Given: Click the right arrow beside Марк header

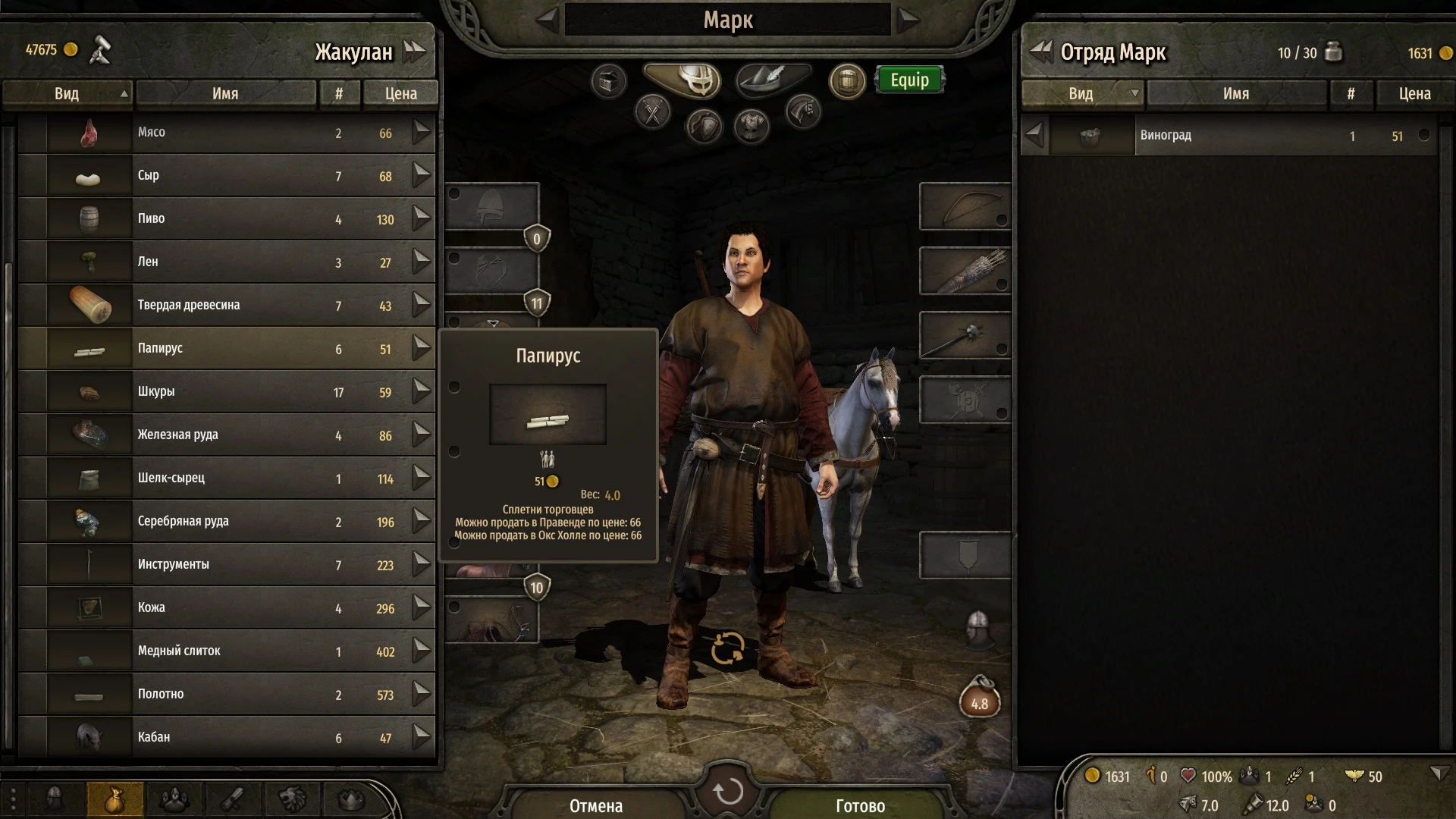Looking at the screenshot, I should [903, 20].
